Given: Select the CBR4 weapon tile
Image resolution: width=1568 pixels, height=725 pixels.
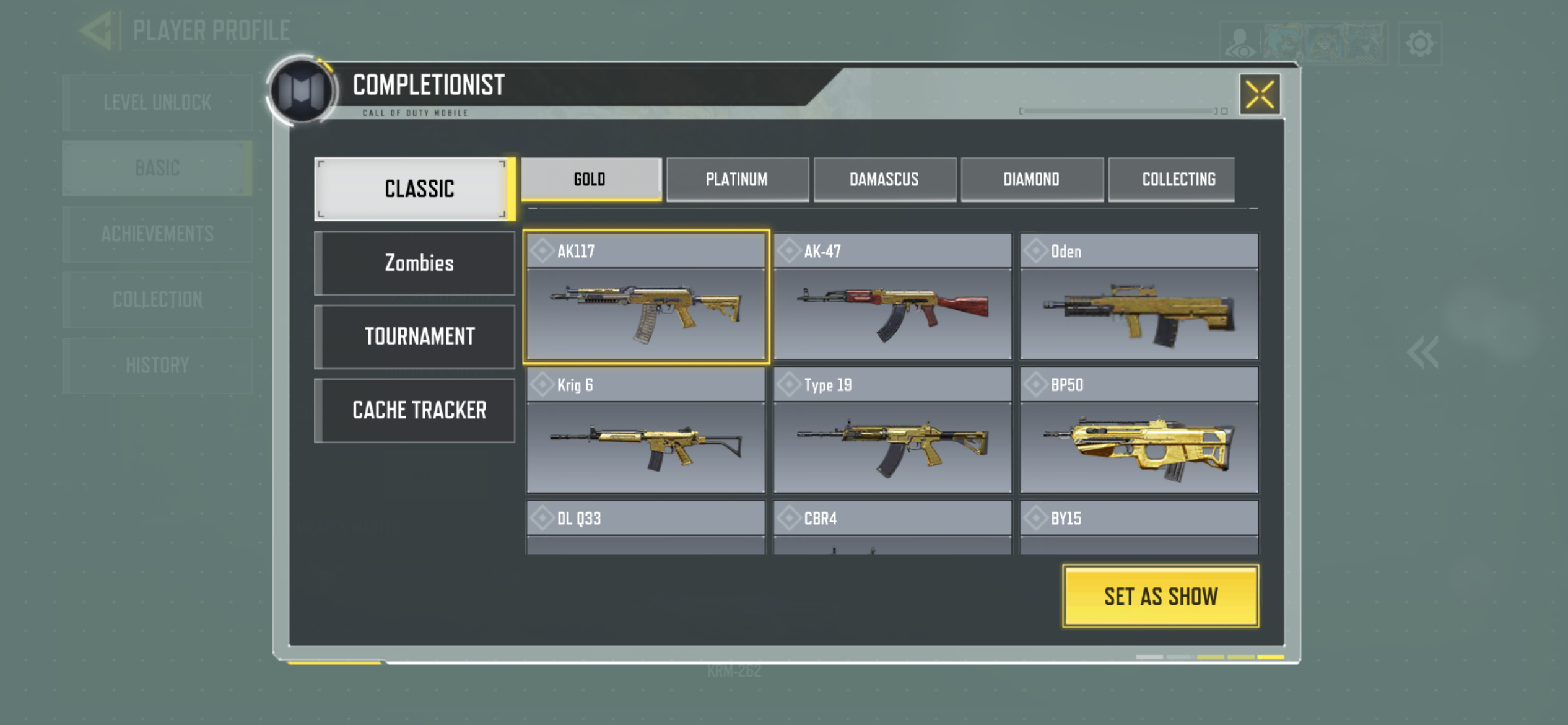Looking at the screenshot, I should click(892, 527).
